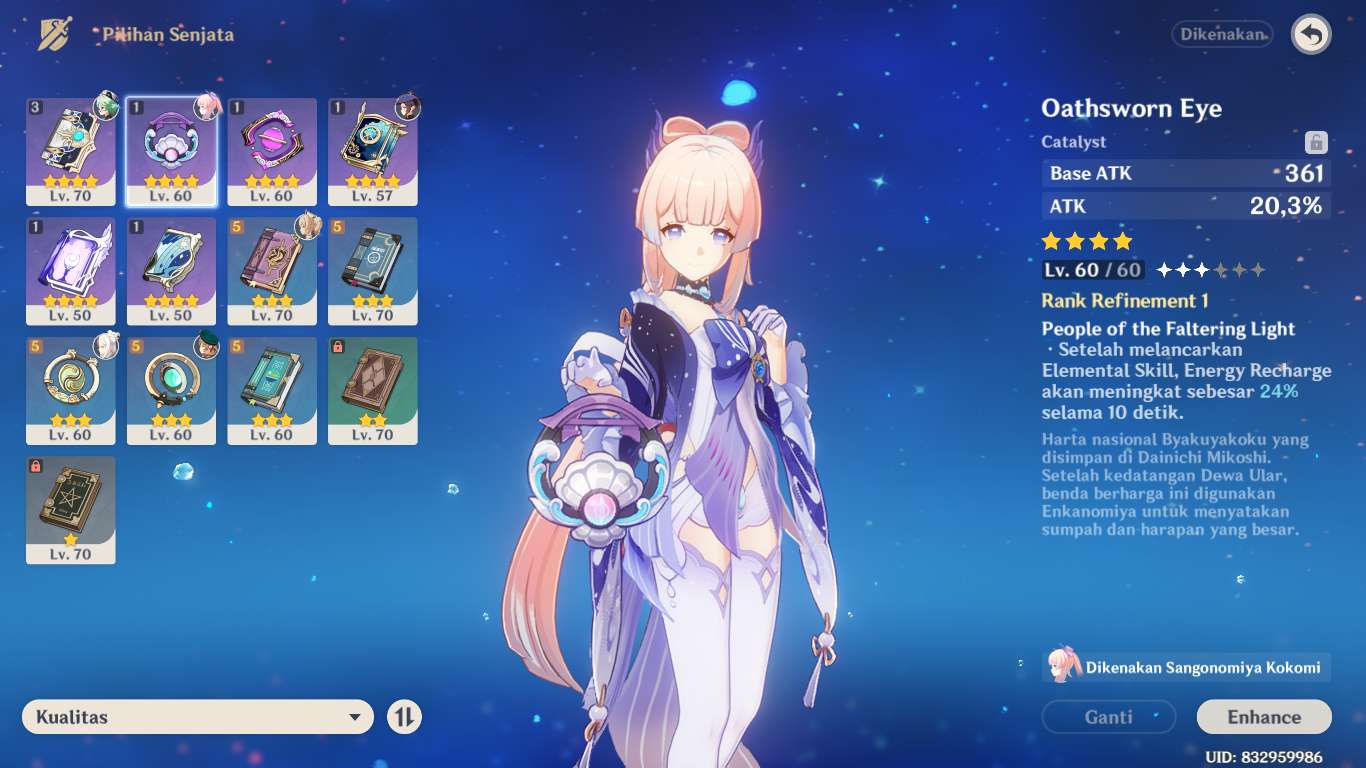Screen dimensions: 1366x768
Task: Select the locked green book at Lv. 70
Action: [71, 510]
